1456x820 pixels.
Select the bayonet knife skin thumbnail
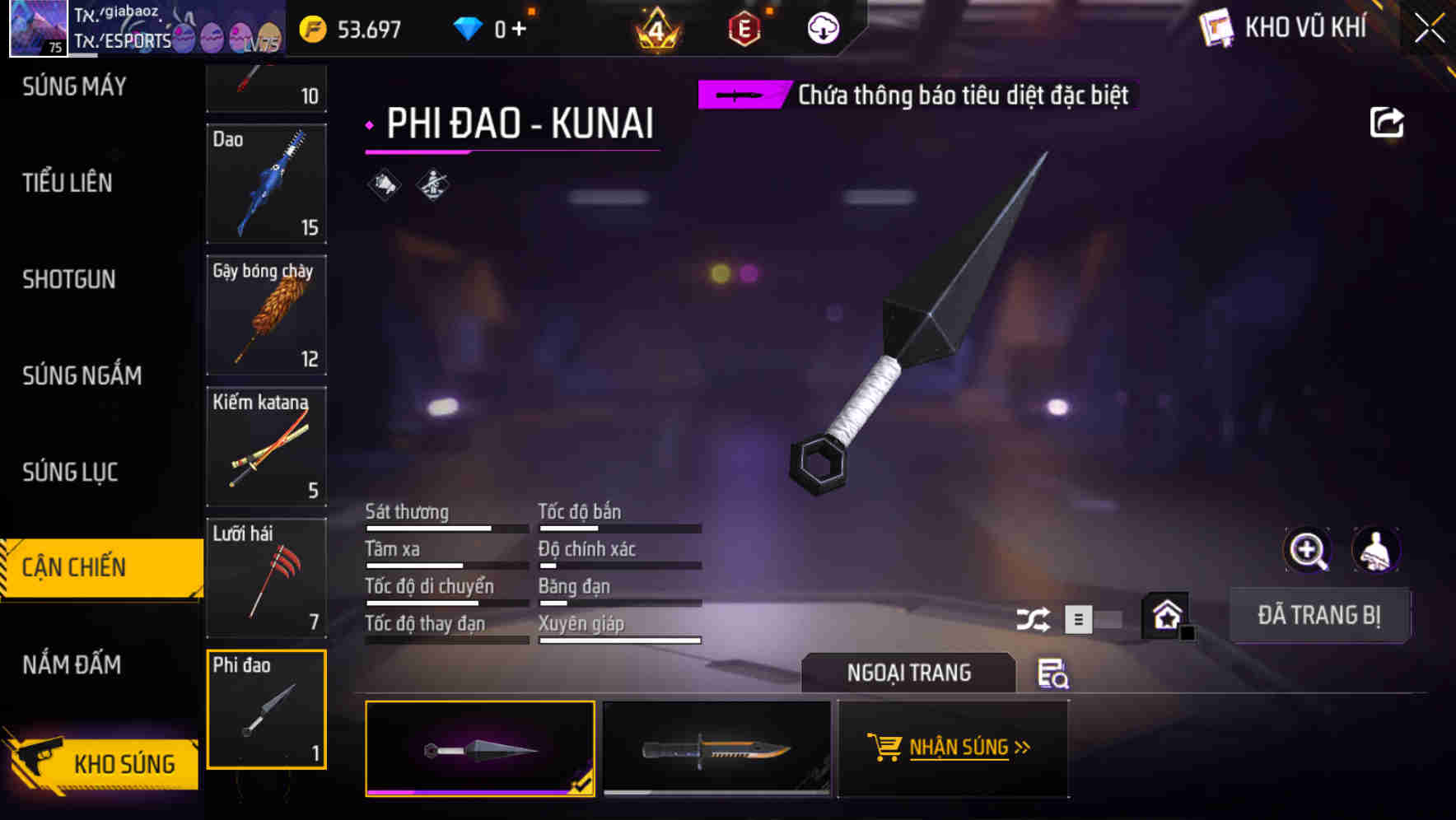(x=716, y=748)
